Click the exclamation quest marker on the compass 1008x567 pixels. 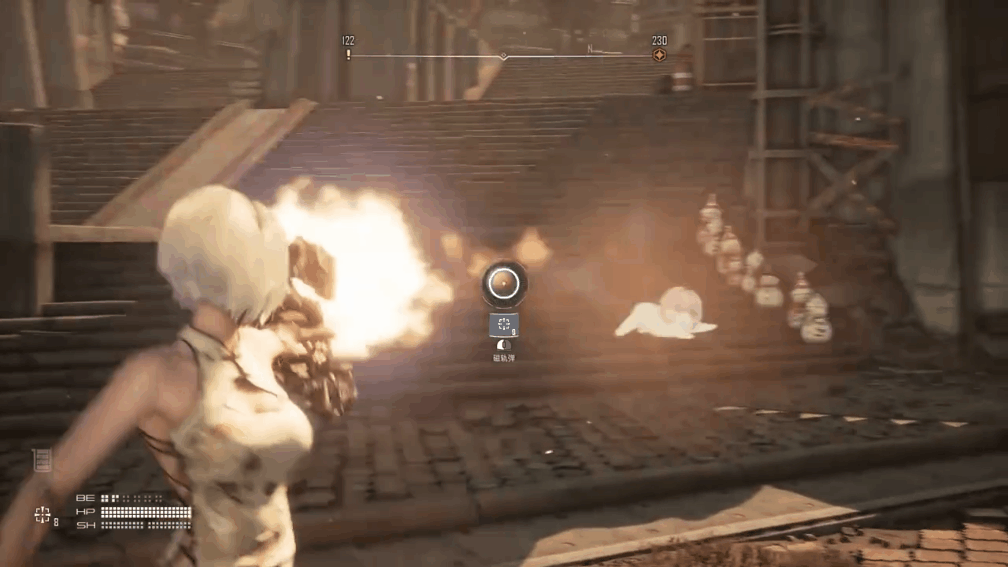(348, 55)
